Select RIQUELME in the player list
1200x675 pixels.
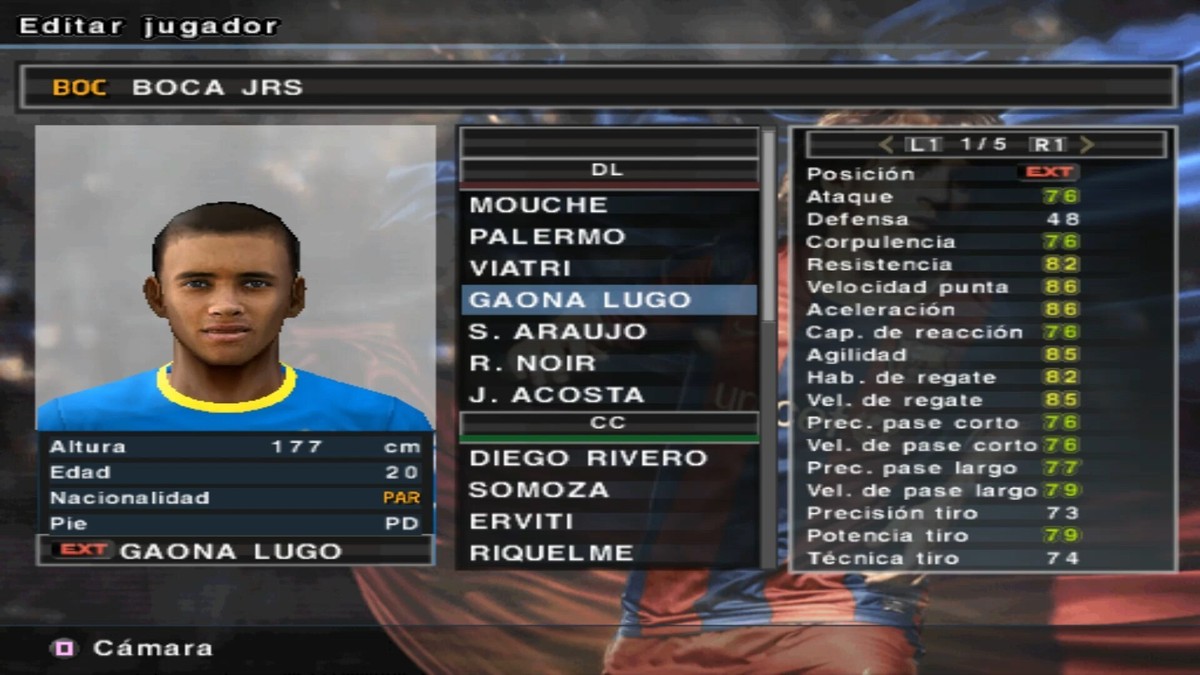point(551,553)
